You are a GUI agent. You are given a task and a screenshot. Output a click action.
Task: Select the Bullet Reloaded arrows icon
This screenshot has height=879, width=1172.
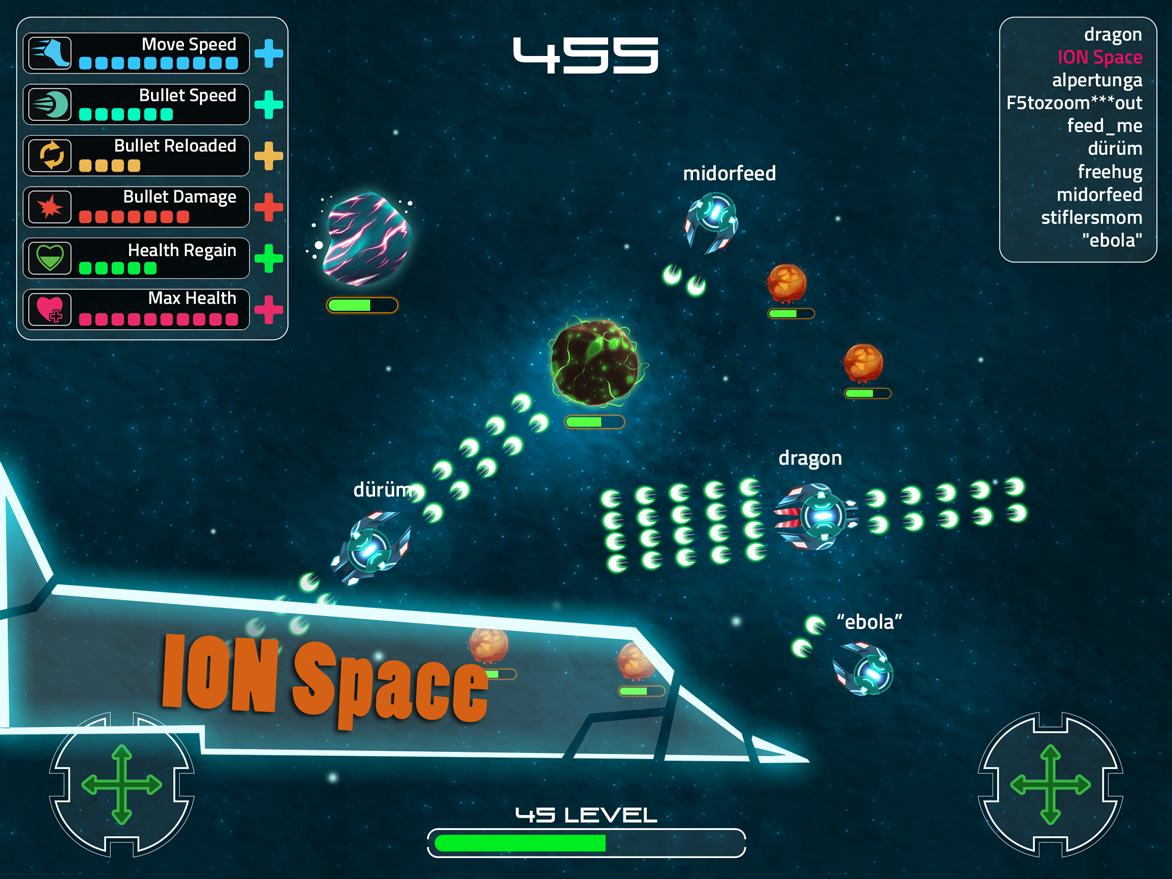click(x=49, y=156)
